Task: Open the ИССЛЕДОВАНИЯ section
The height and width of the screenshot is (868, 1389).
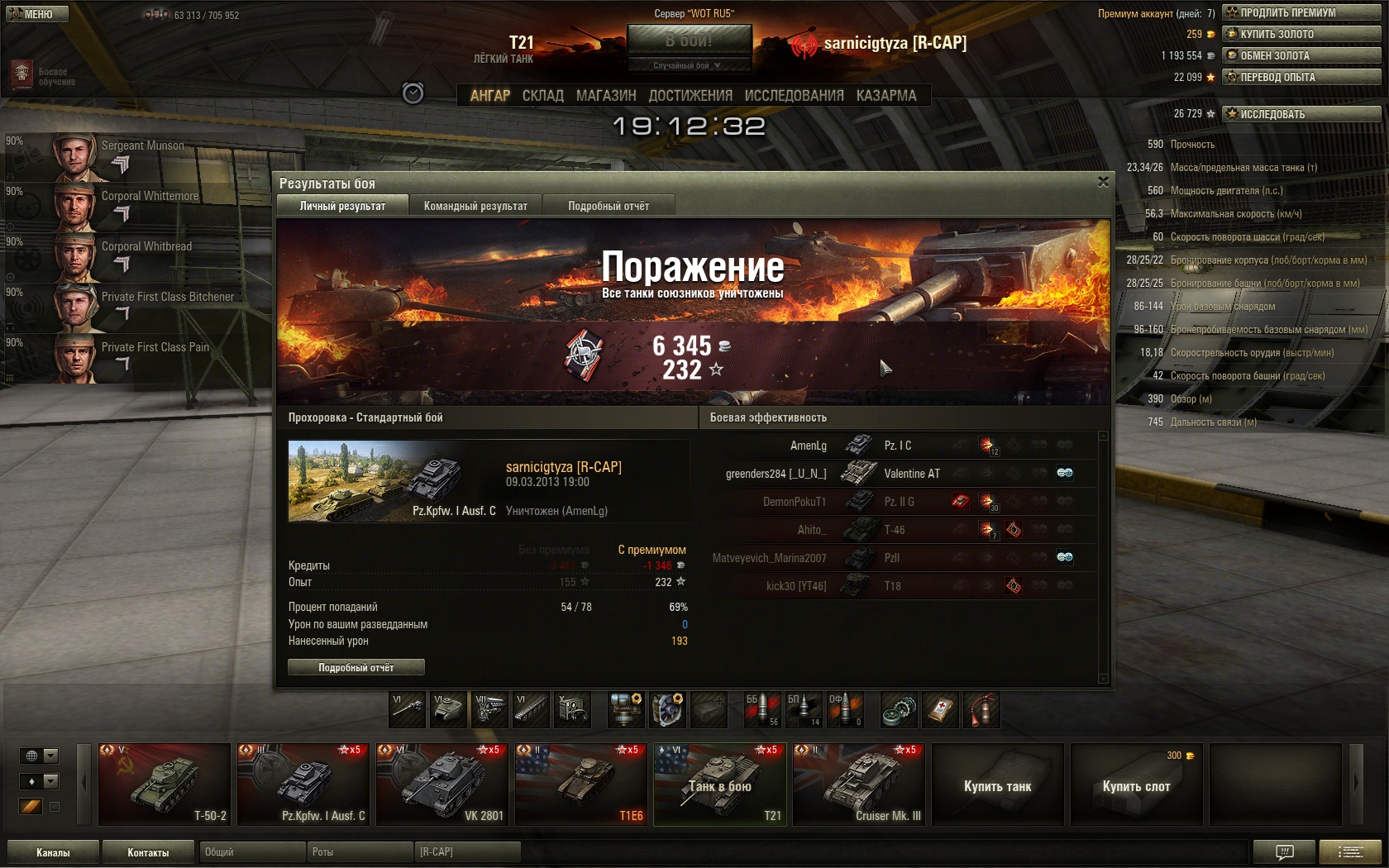Action: pos(794,96)
